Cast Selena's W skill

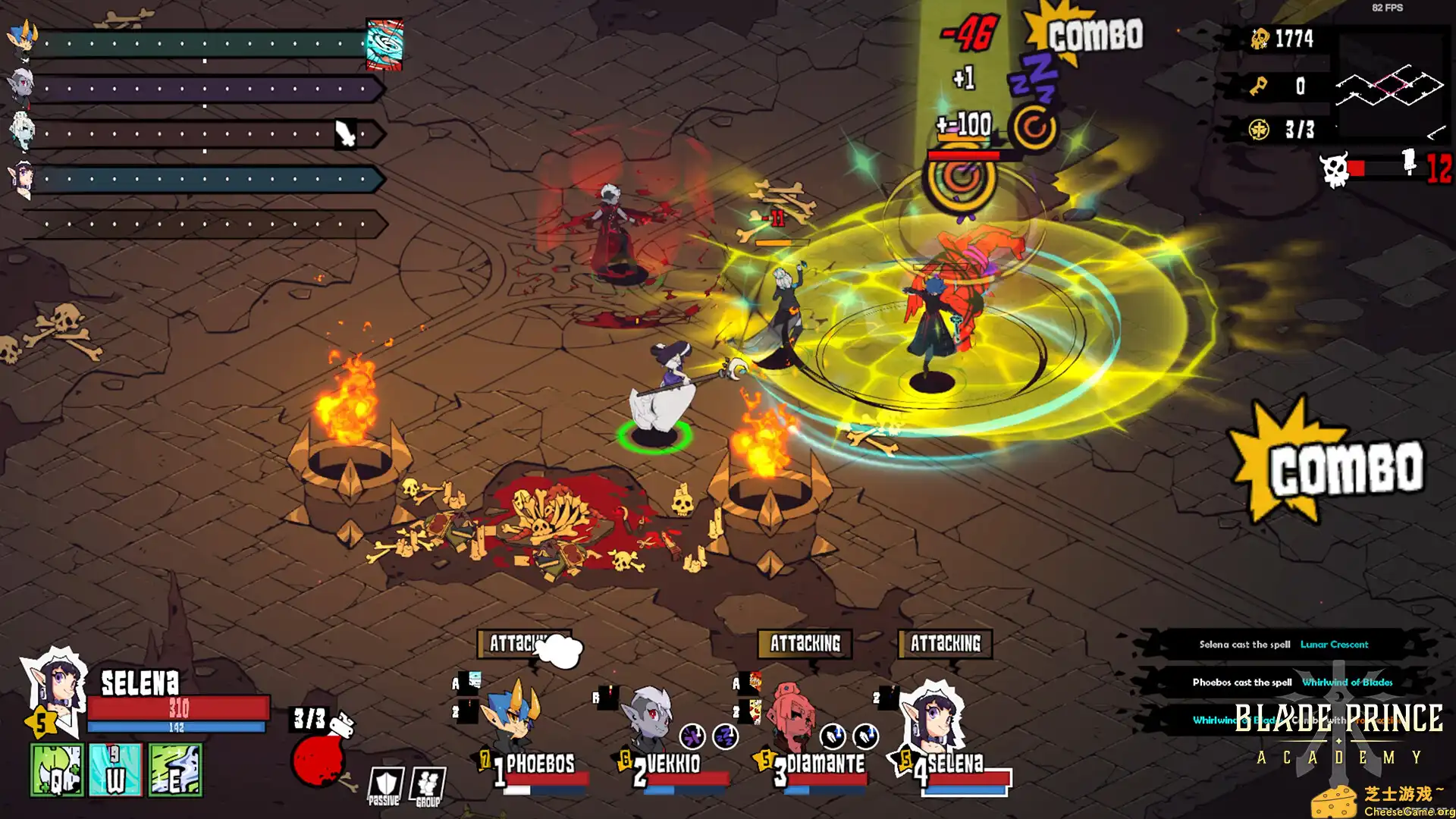pos(115,770)
